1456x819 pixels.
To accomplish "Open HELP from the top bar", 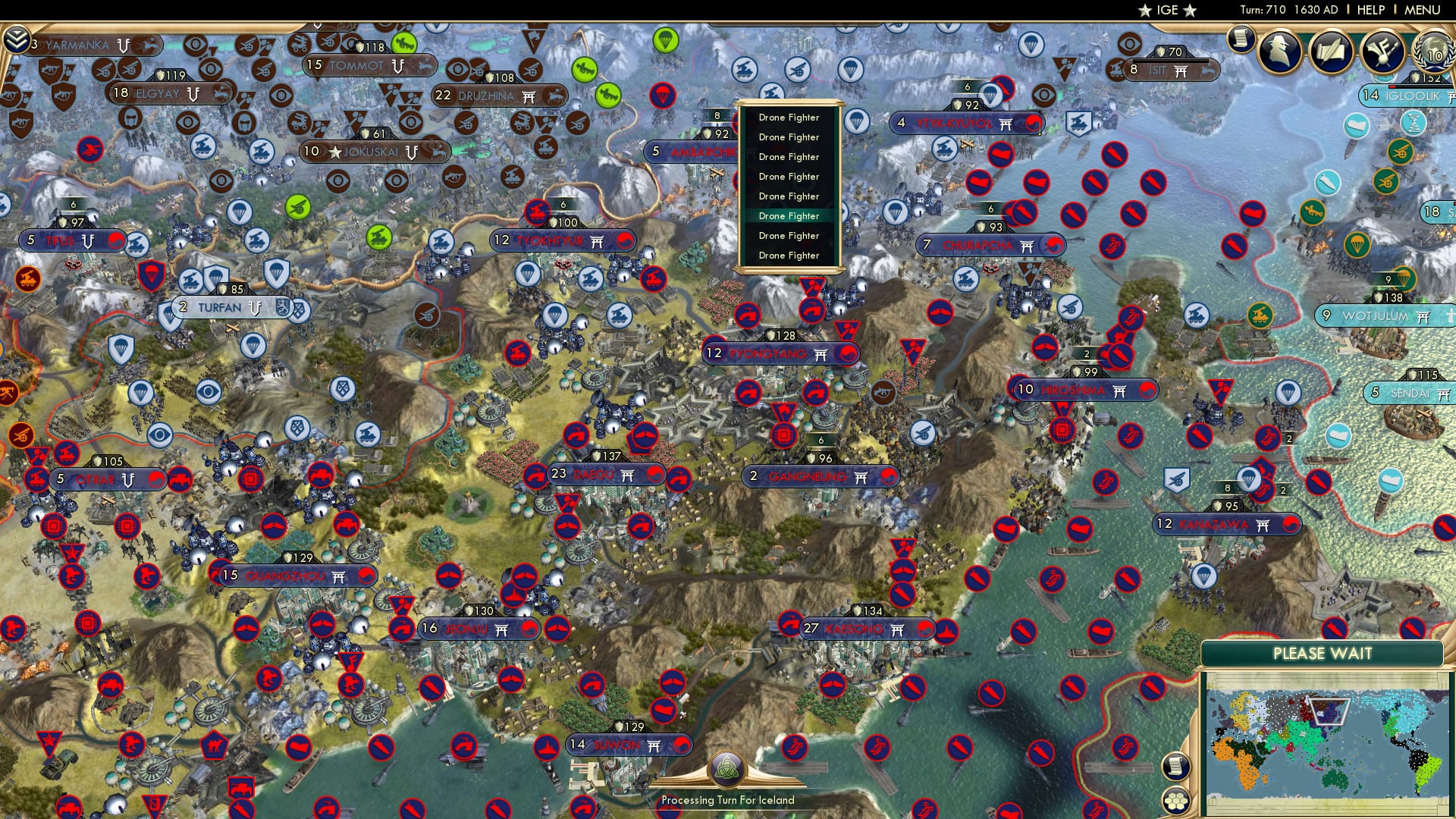I will tap(1370, 8).
